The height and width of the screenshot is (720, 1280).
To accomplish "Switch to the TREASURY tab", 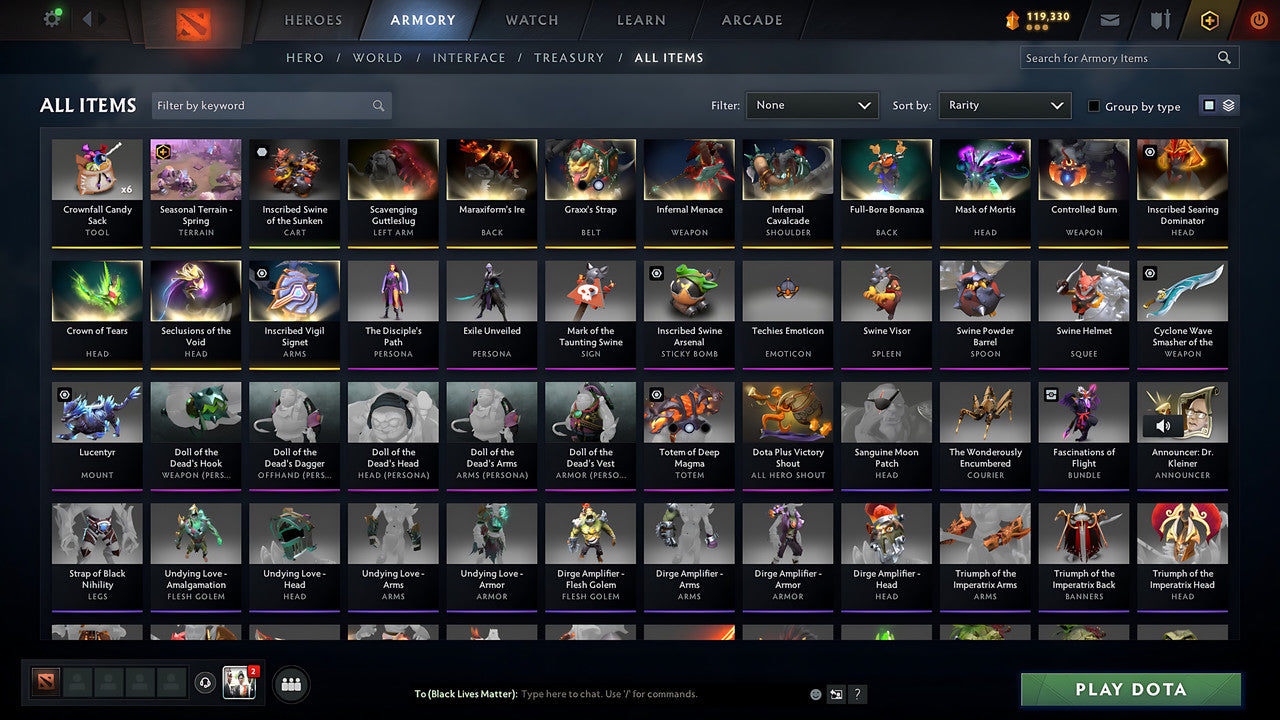I will 569,58.
